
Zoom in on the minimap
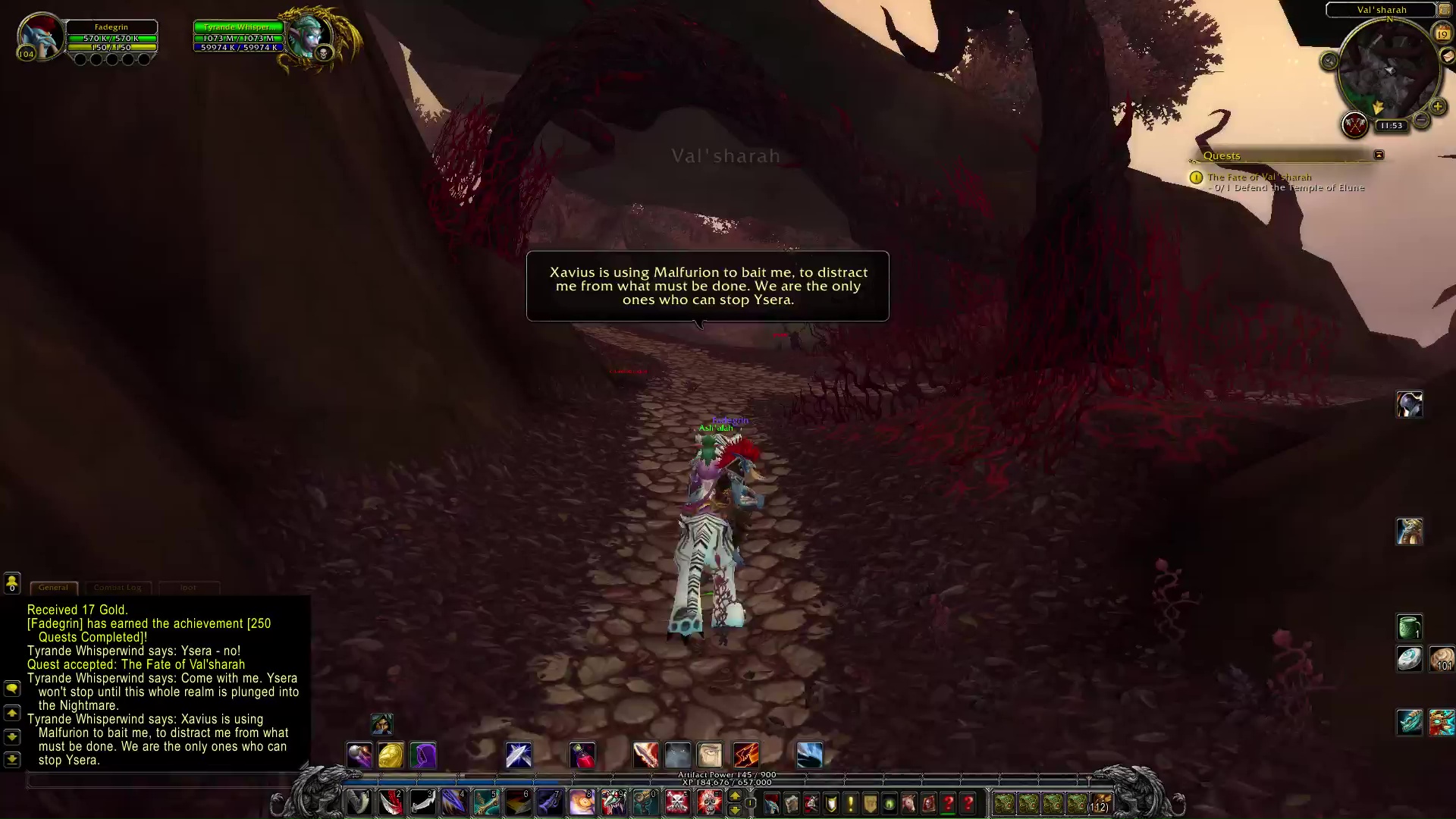coord(1437,107)
